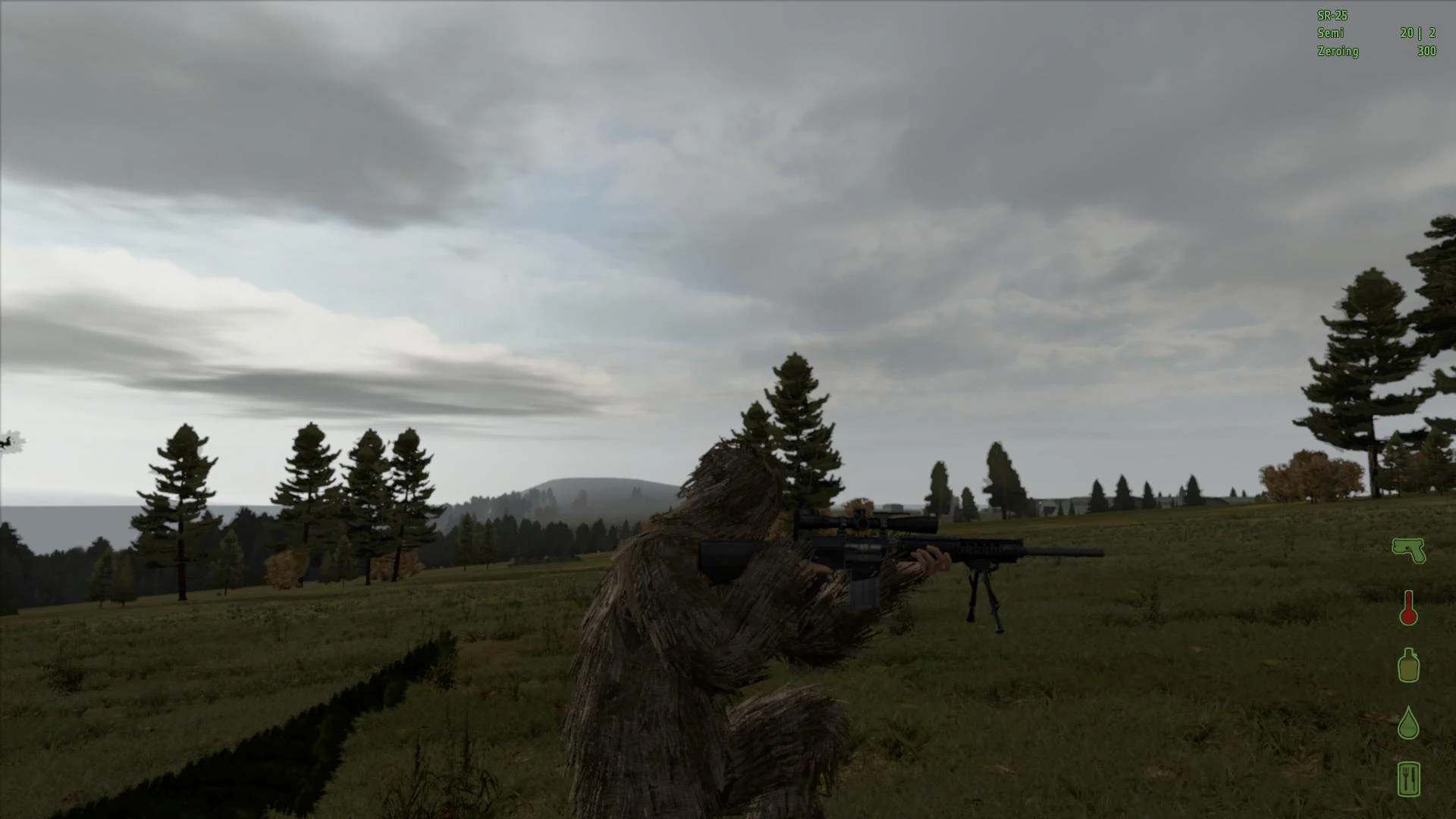1456x819 pixels.
Task: Click the Zeroing indicator in the HUD
Action: click(x=1338, y=52)
